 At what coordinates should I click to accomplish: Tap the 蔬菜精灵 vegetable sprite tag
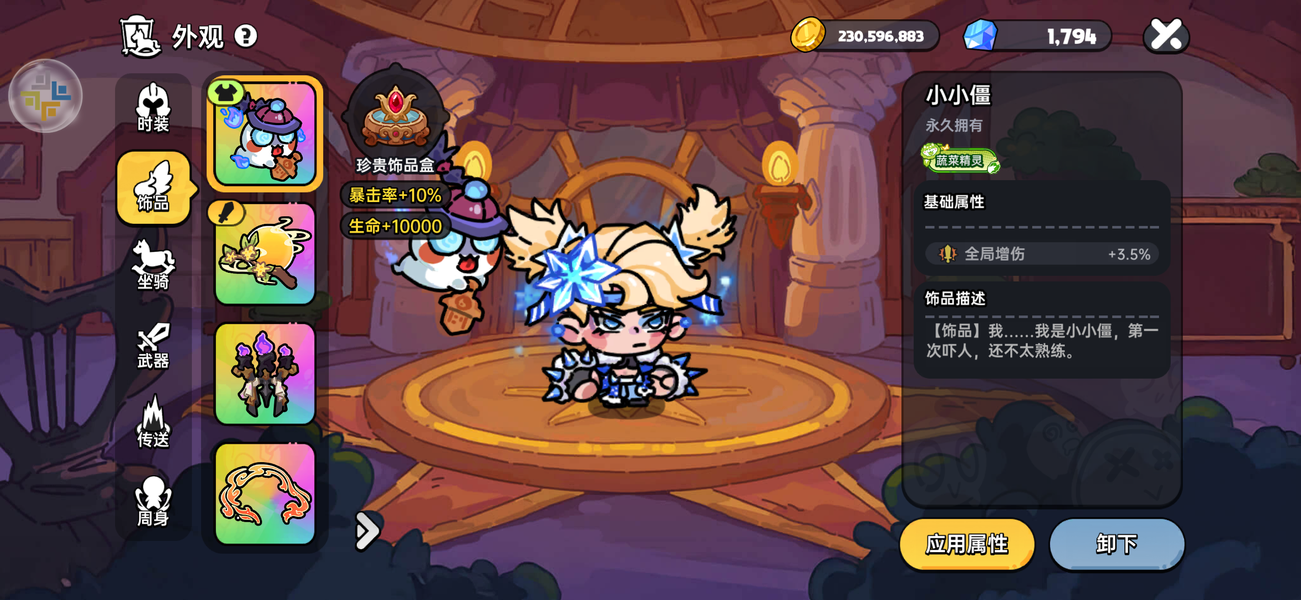coord(960,159)
